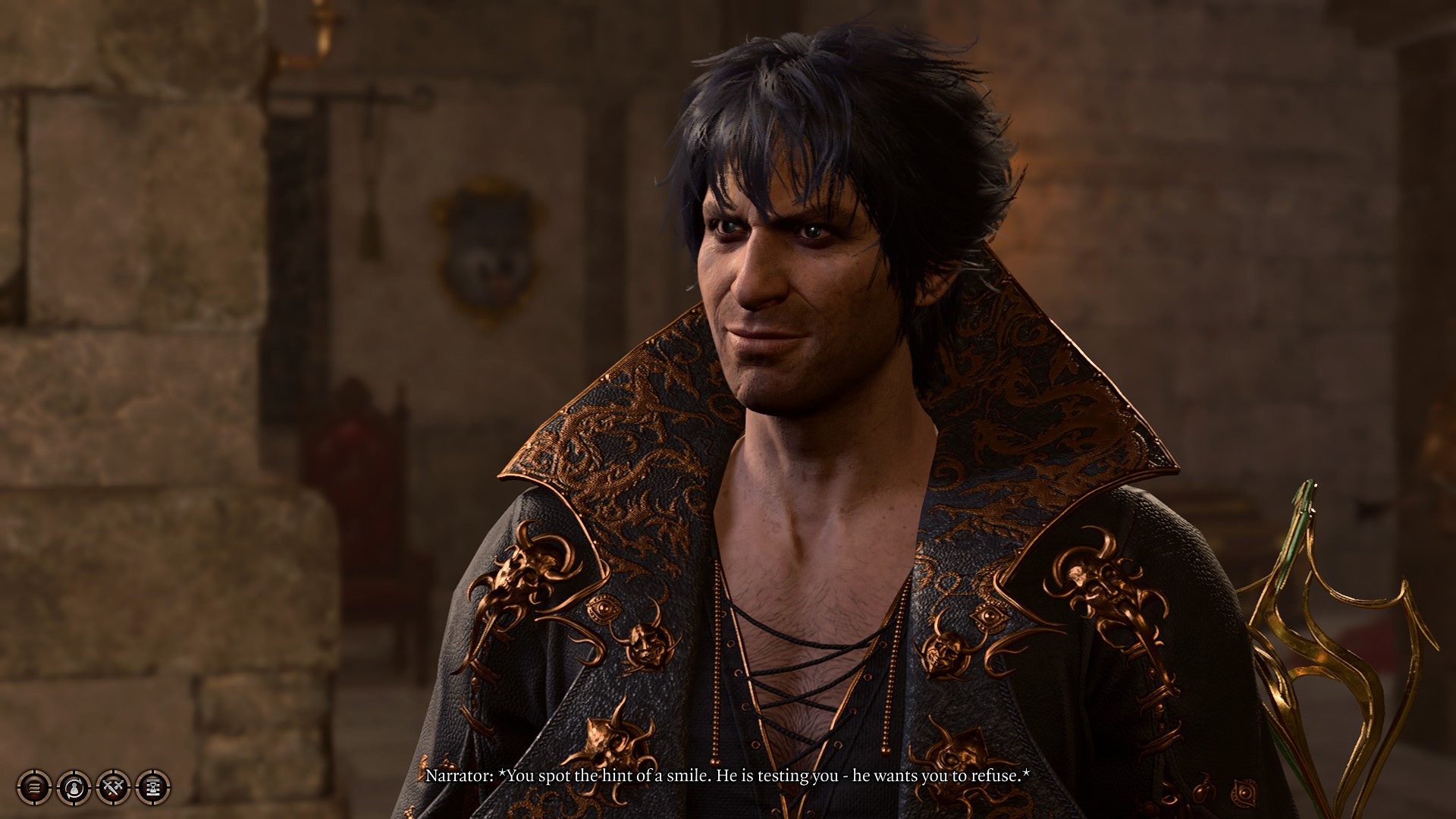Click the character swap icon with circling arrows

(74, 788)
